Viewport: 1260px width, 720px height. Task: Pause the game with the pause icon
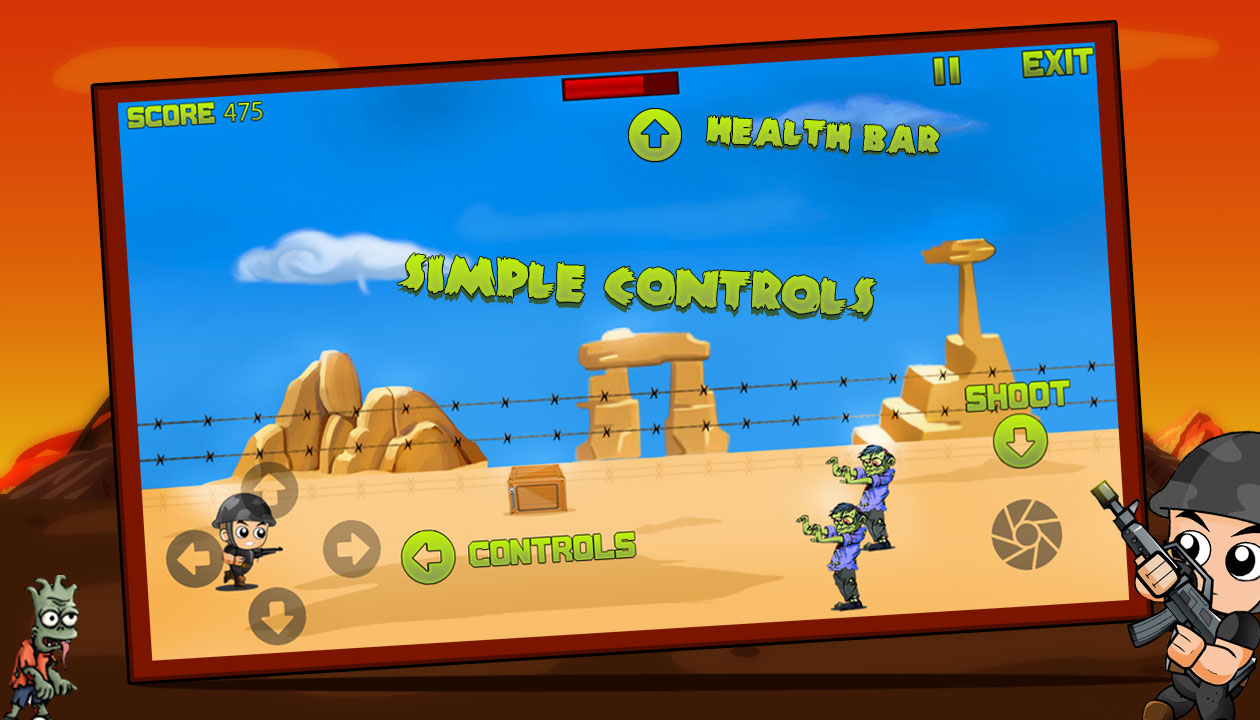click(x=946, y=71)
